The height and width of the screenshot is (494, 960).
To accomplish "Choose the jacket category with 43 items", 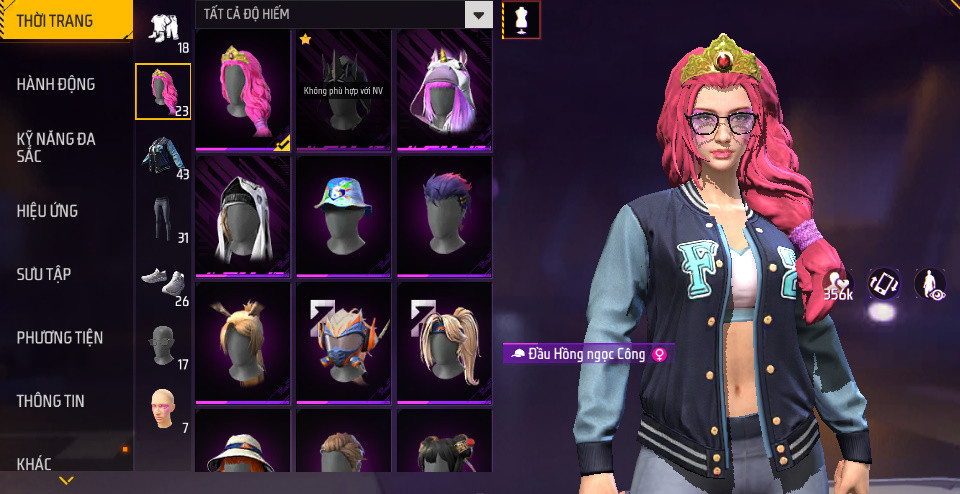I will click(x=162, y=155).
